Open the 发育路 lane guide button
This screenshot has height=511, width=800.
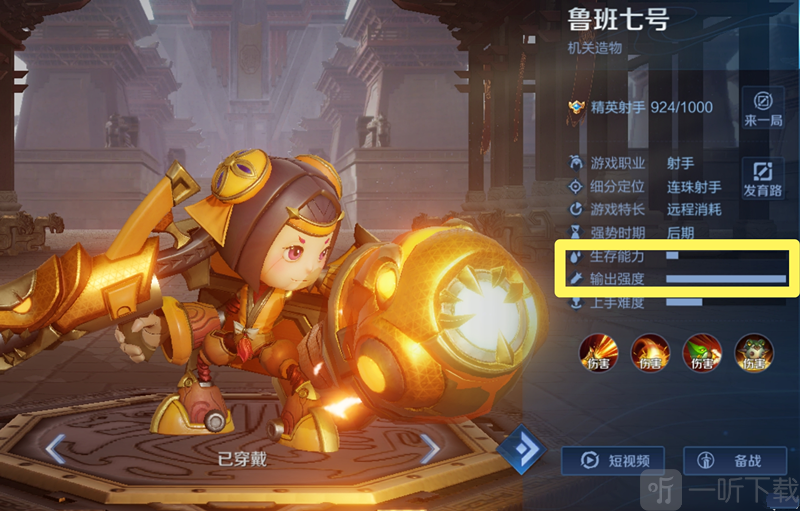(762, 177)
